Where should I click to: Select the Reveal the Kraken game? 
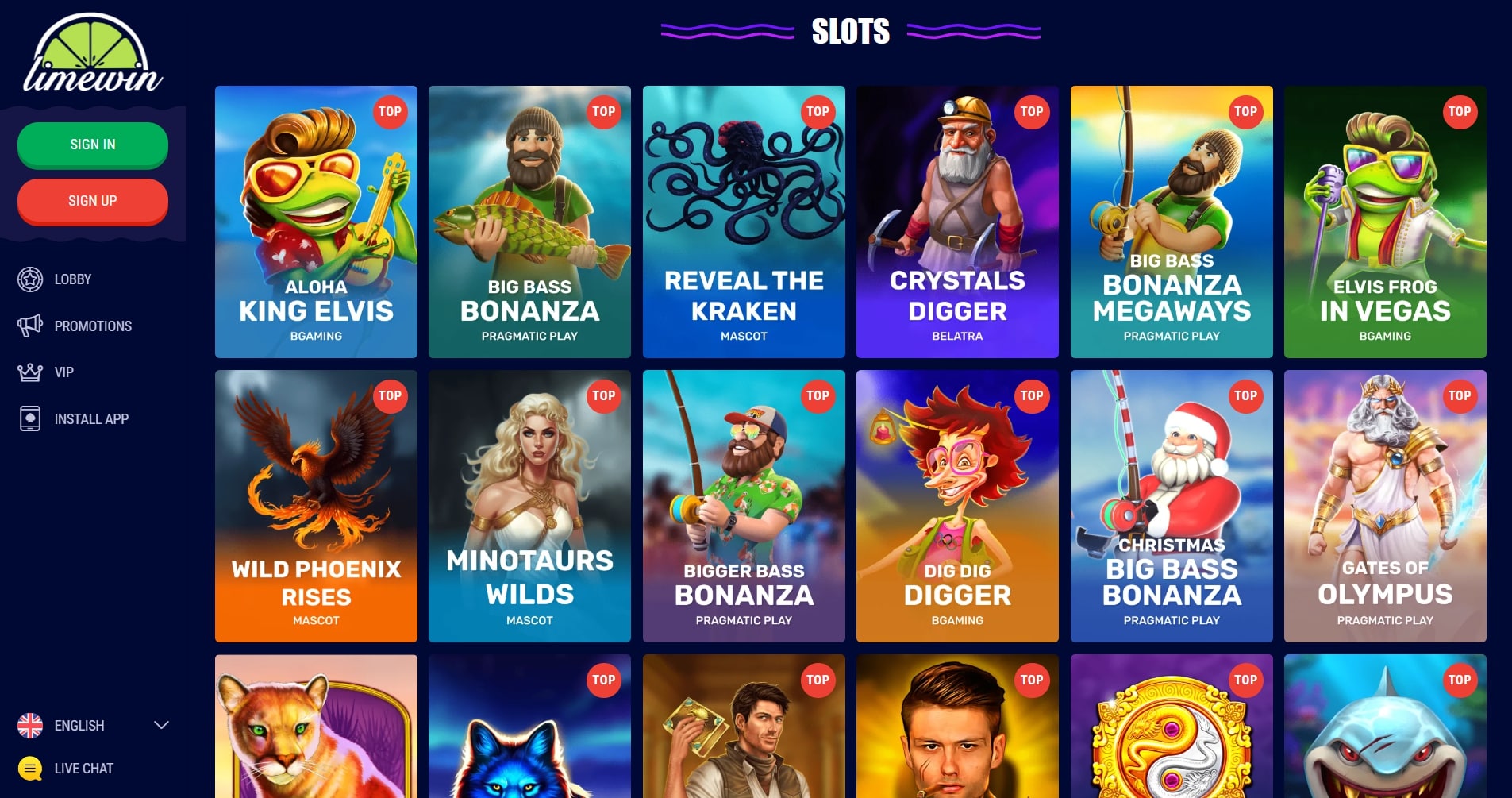(744, 222)
